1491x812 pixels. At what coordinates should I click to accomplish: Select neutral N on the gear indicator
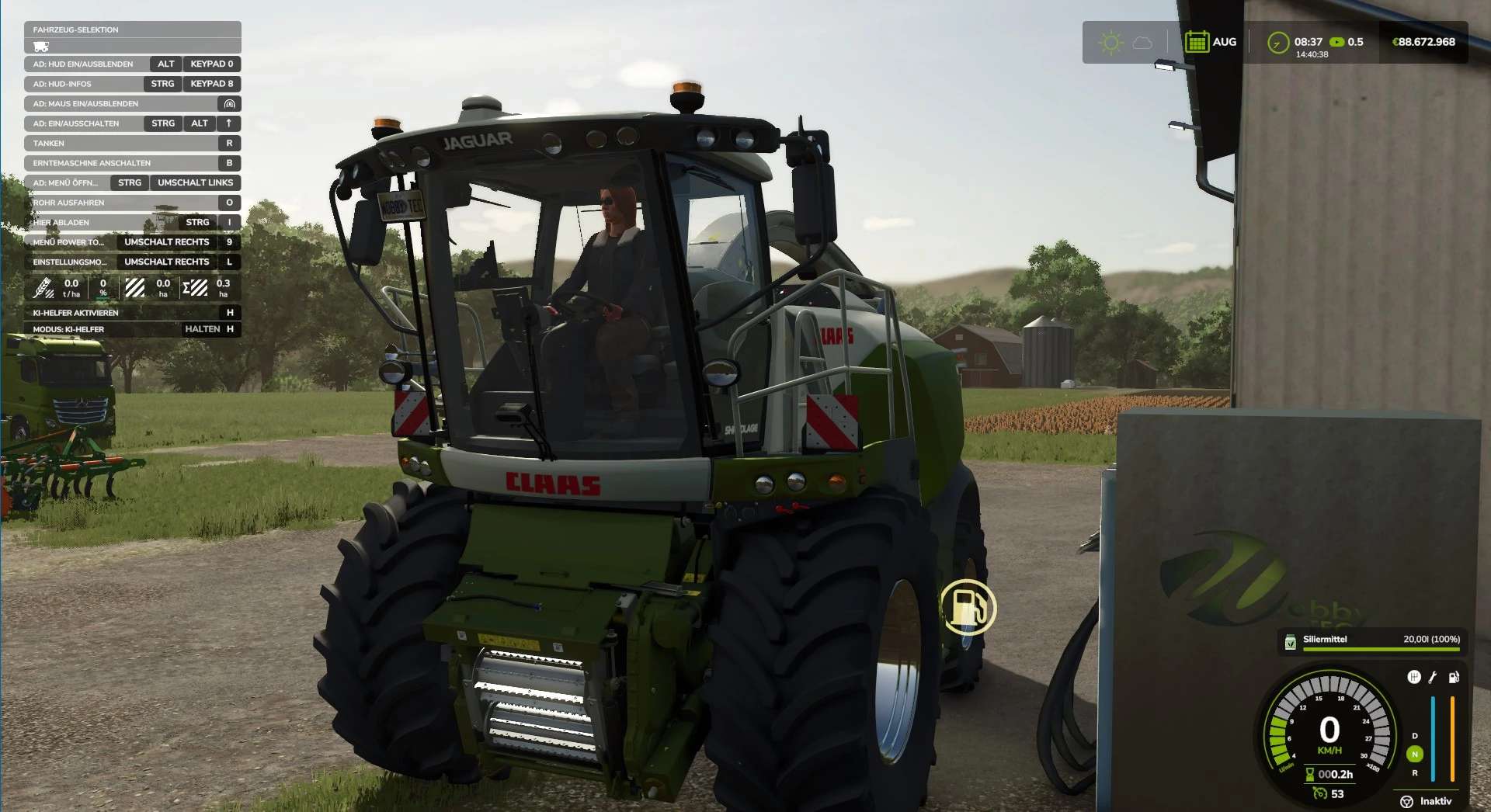click(x=1415, y=755)
